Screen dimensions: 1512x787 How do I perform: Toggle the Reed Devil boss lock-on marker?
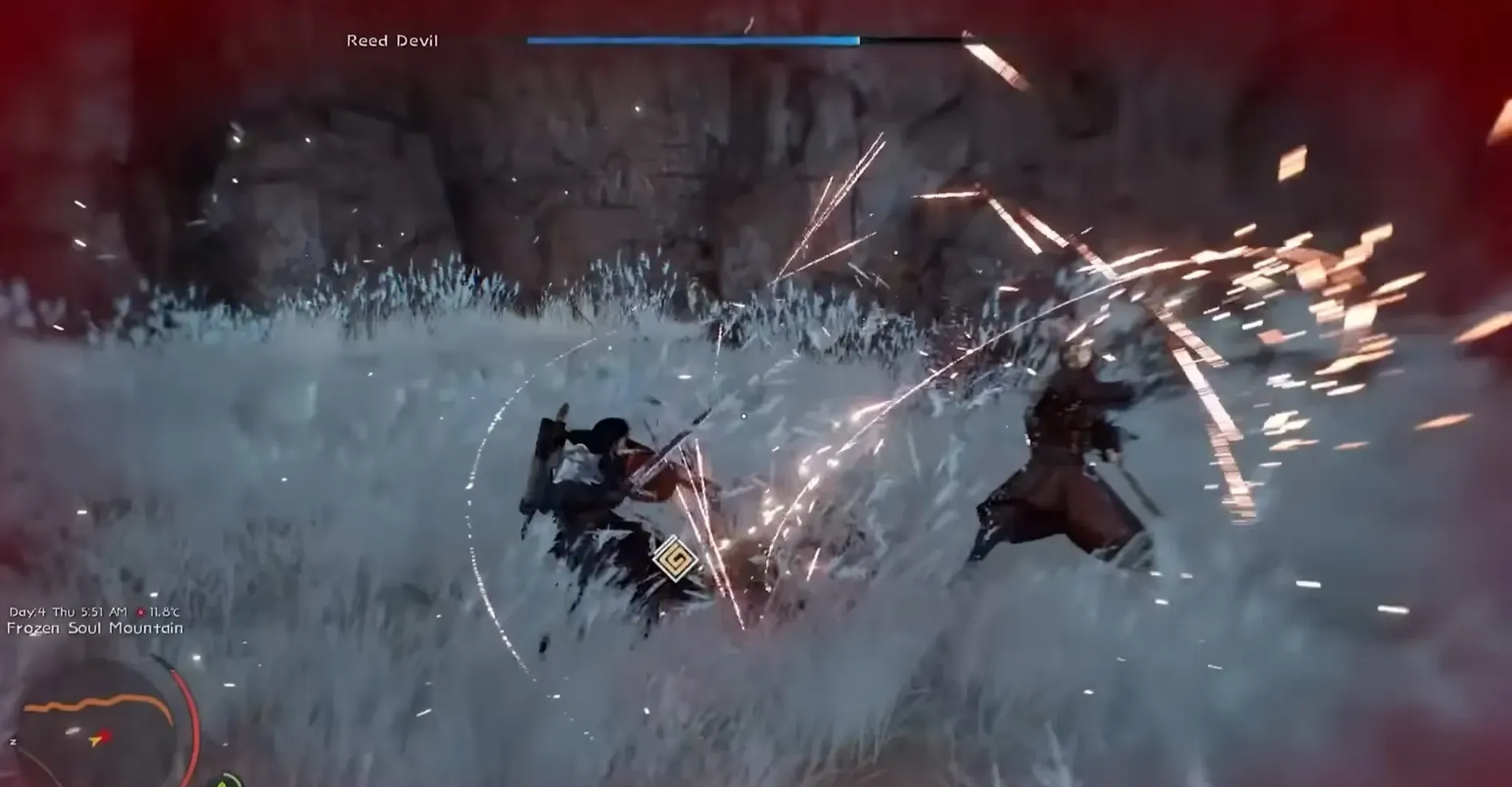coord(390,40)
